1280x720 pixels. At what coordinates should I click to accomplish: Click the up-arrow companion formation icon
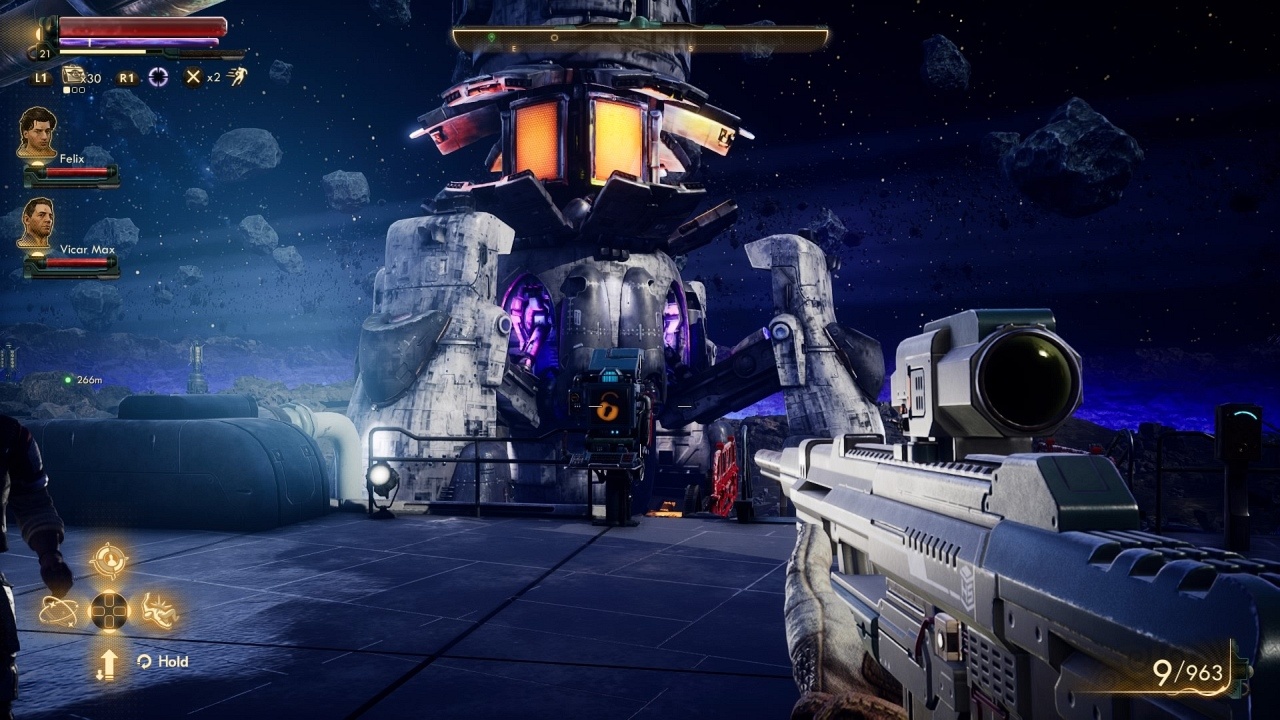[108, 662]
